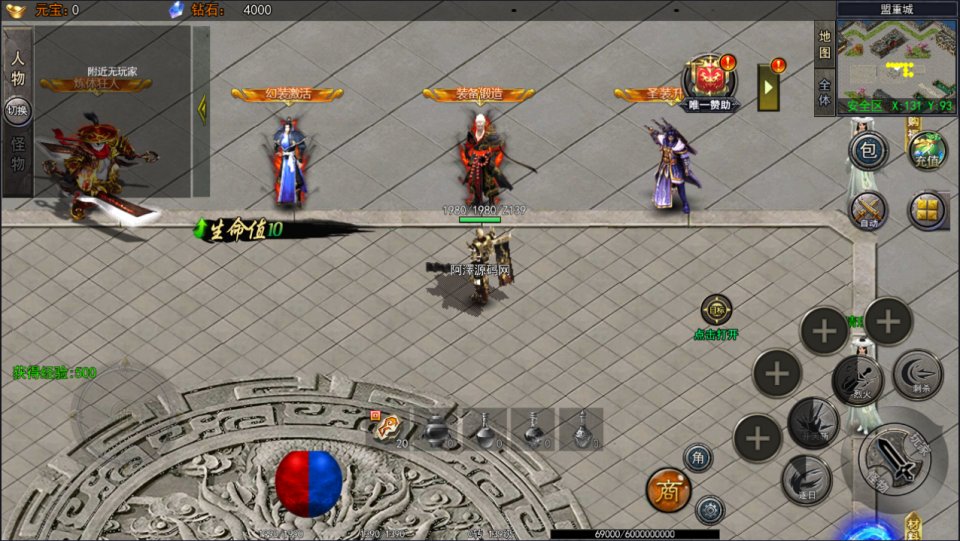Select the 全体 tab beside minimap
This screenshot has width=960, height=541.
point(825,92)
